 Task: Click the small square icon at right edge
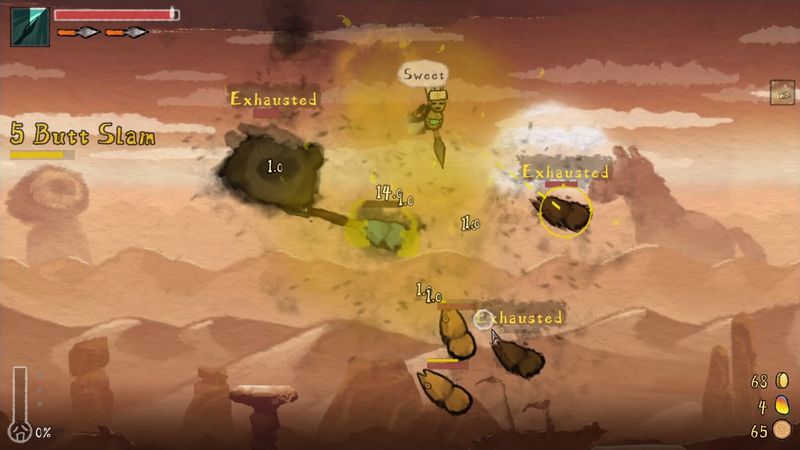point(782,93)
